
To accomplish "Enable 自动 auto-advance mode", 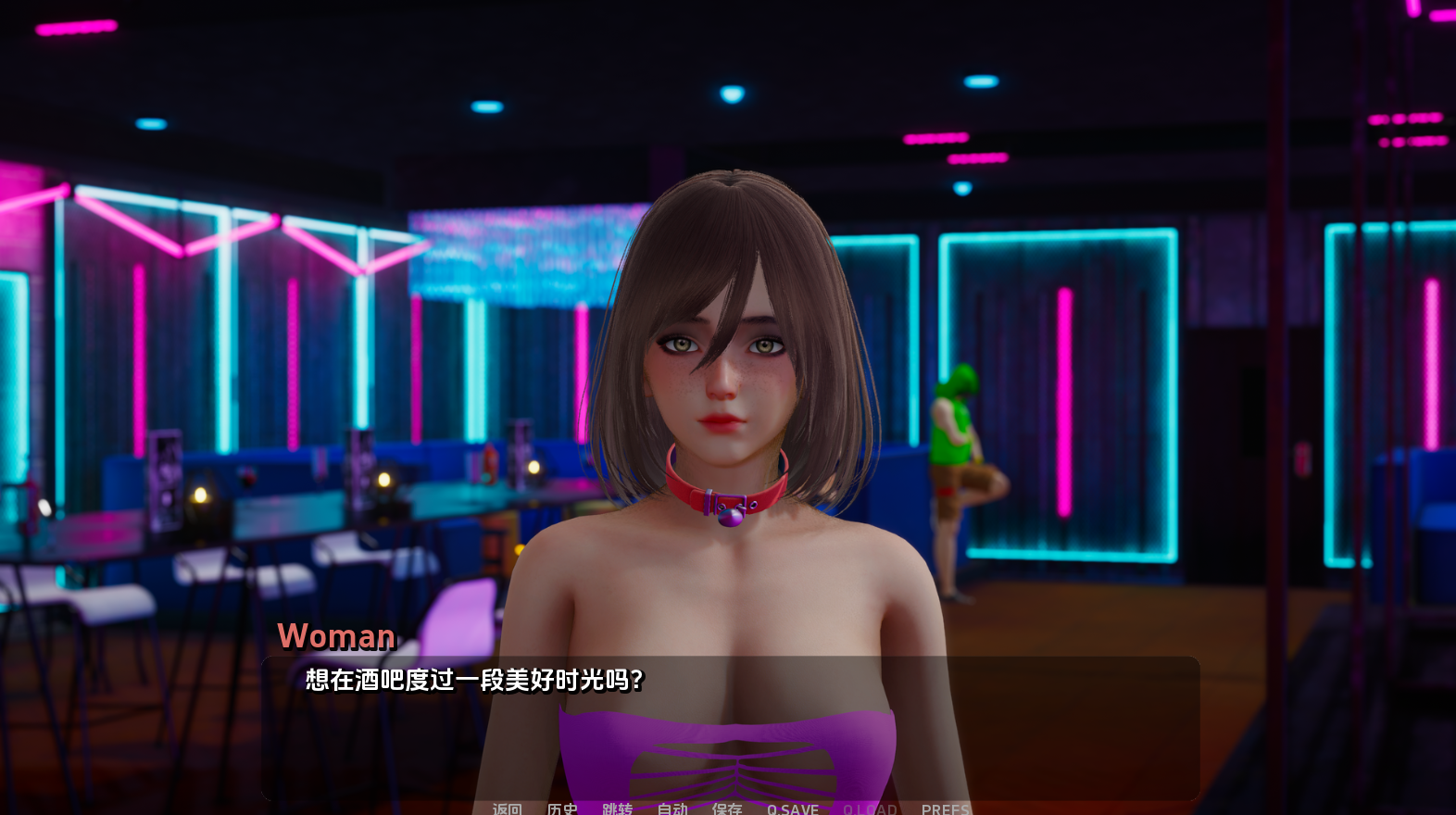I will point(672,808).
